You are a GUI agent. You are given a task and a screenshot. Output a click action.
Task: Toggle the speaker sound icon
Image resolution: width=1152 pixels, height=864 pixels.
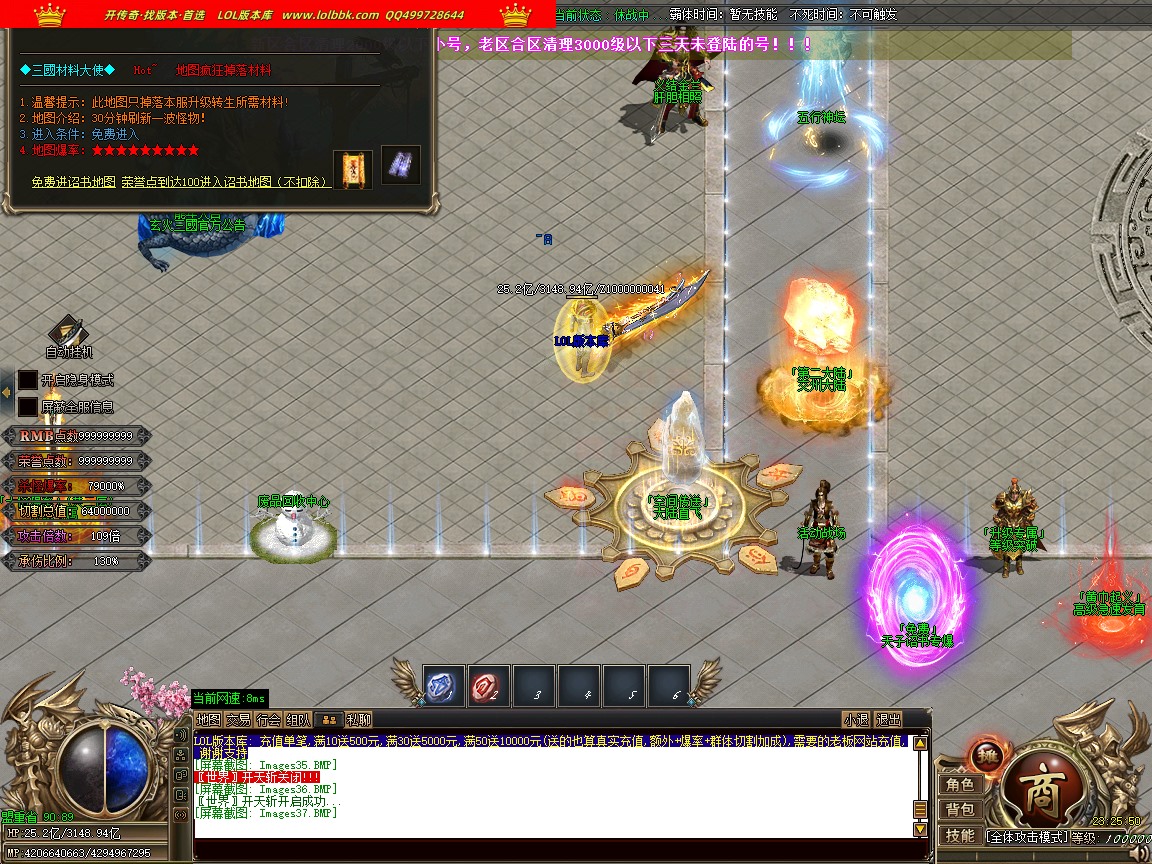click(1139, 854)
